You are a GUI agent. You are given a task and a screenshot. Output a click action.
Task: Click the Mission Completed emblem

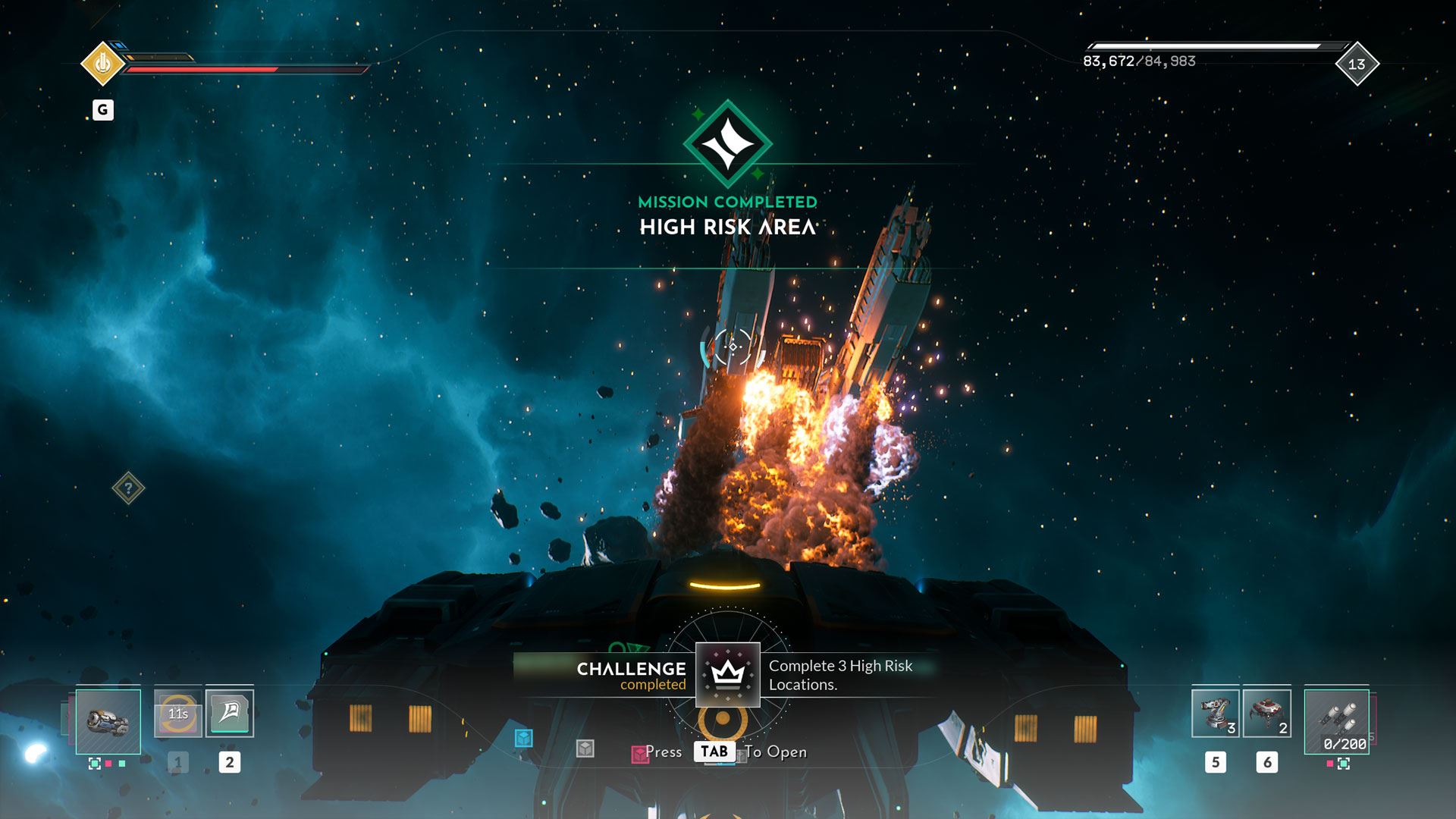[727, 144]
